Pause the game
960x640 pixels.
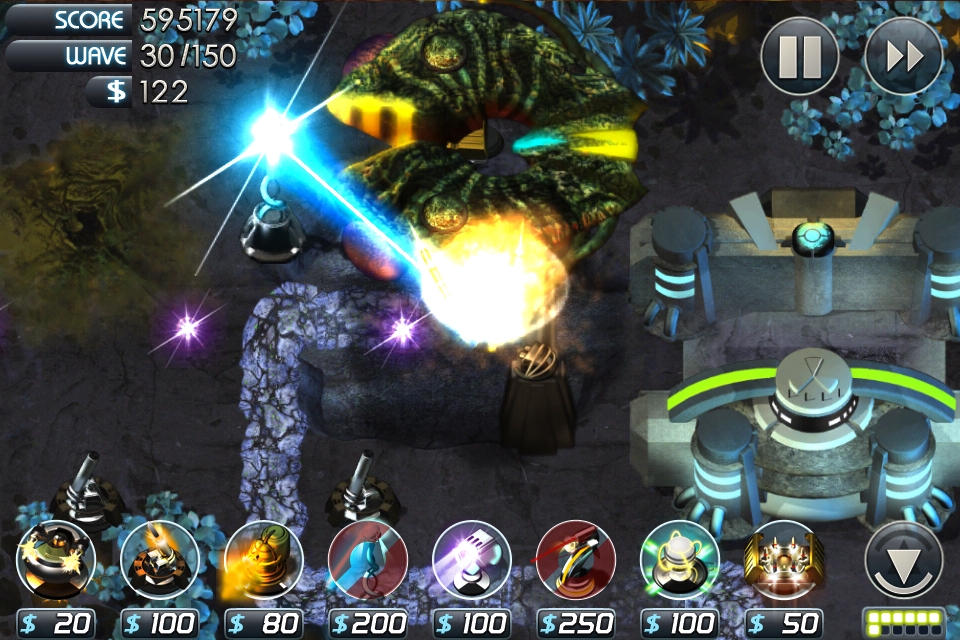pyautogui.click(x=800, y=56)
